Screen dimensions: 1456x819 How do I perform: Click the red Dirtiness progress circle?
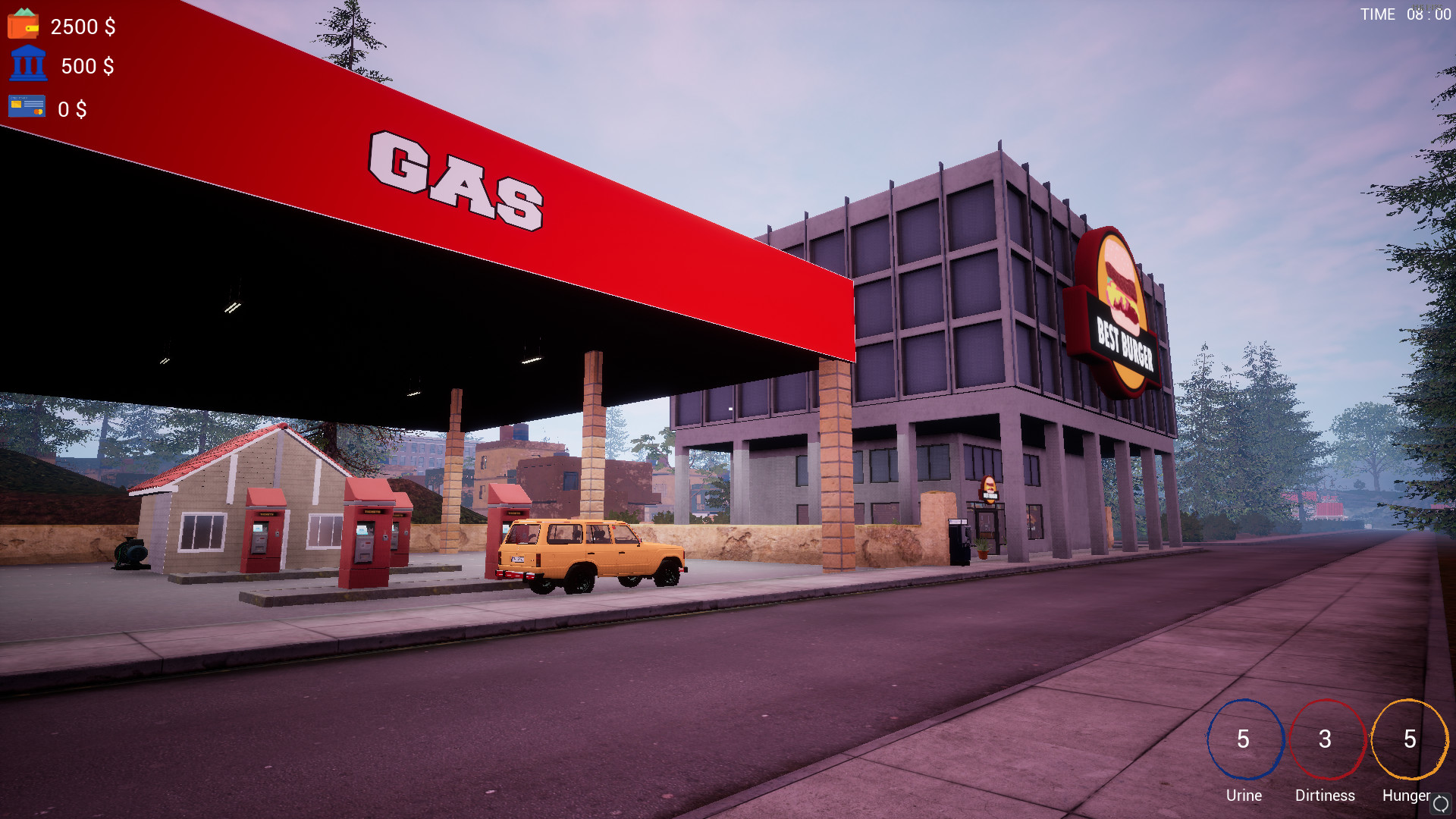tap(1325, 738)
